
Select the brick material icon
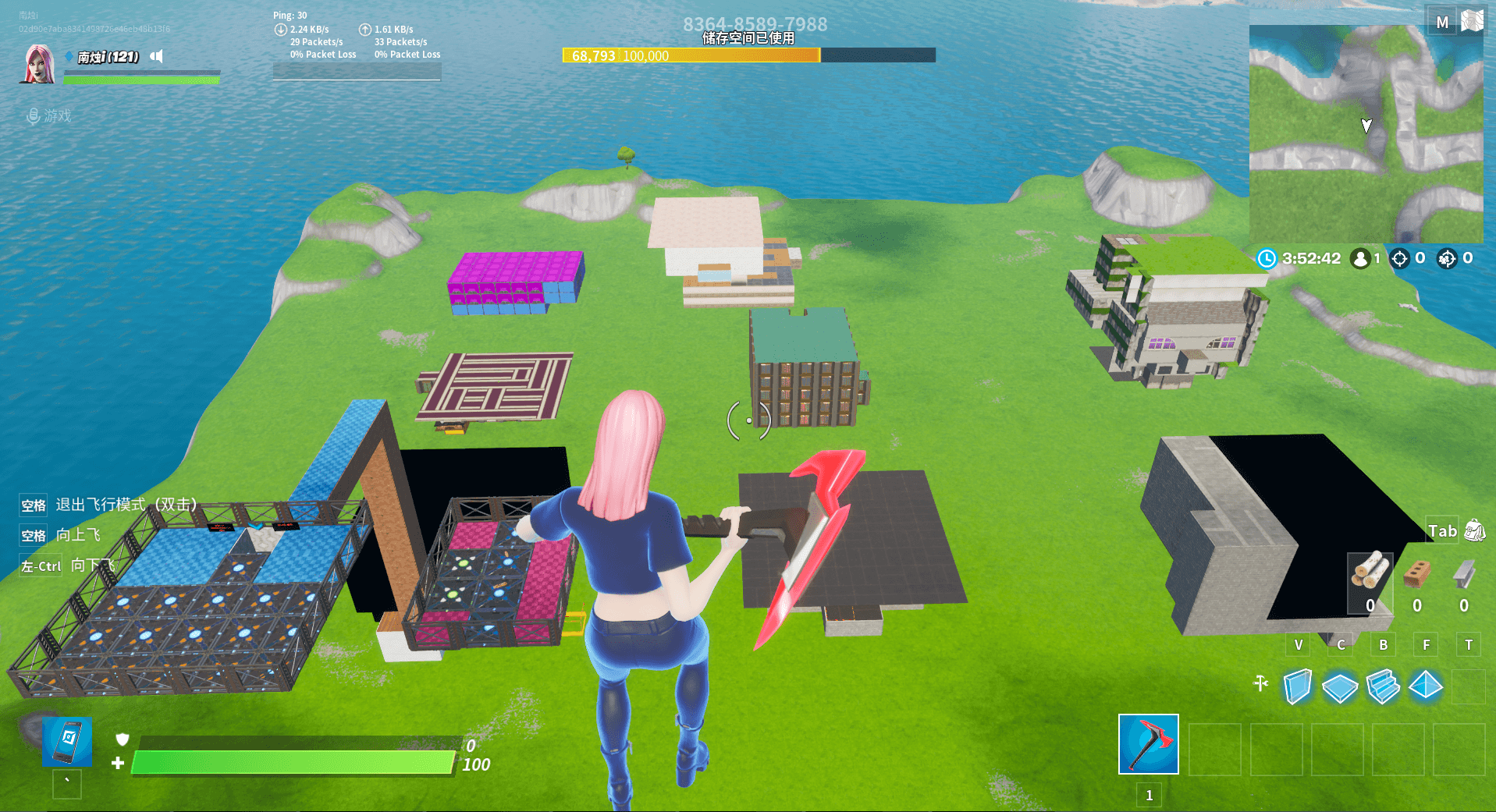click(1416, 574)
